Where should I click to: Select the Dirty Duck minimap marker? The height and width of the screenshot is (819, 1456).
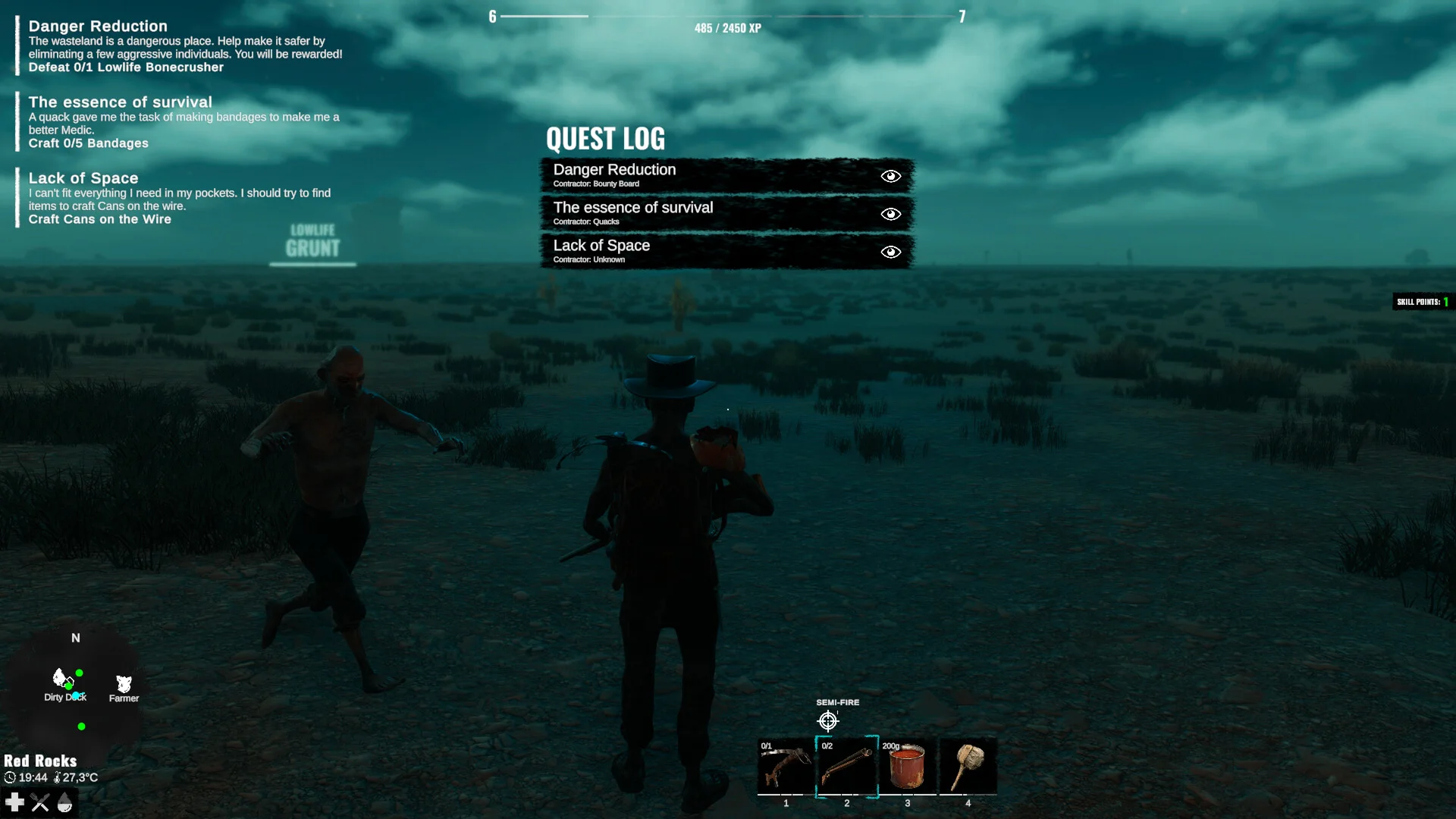coord(61,679)
